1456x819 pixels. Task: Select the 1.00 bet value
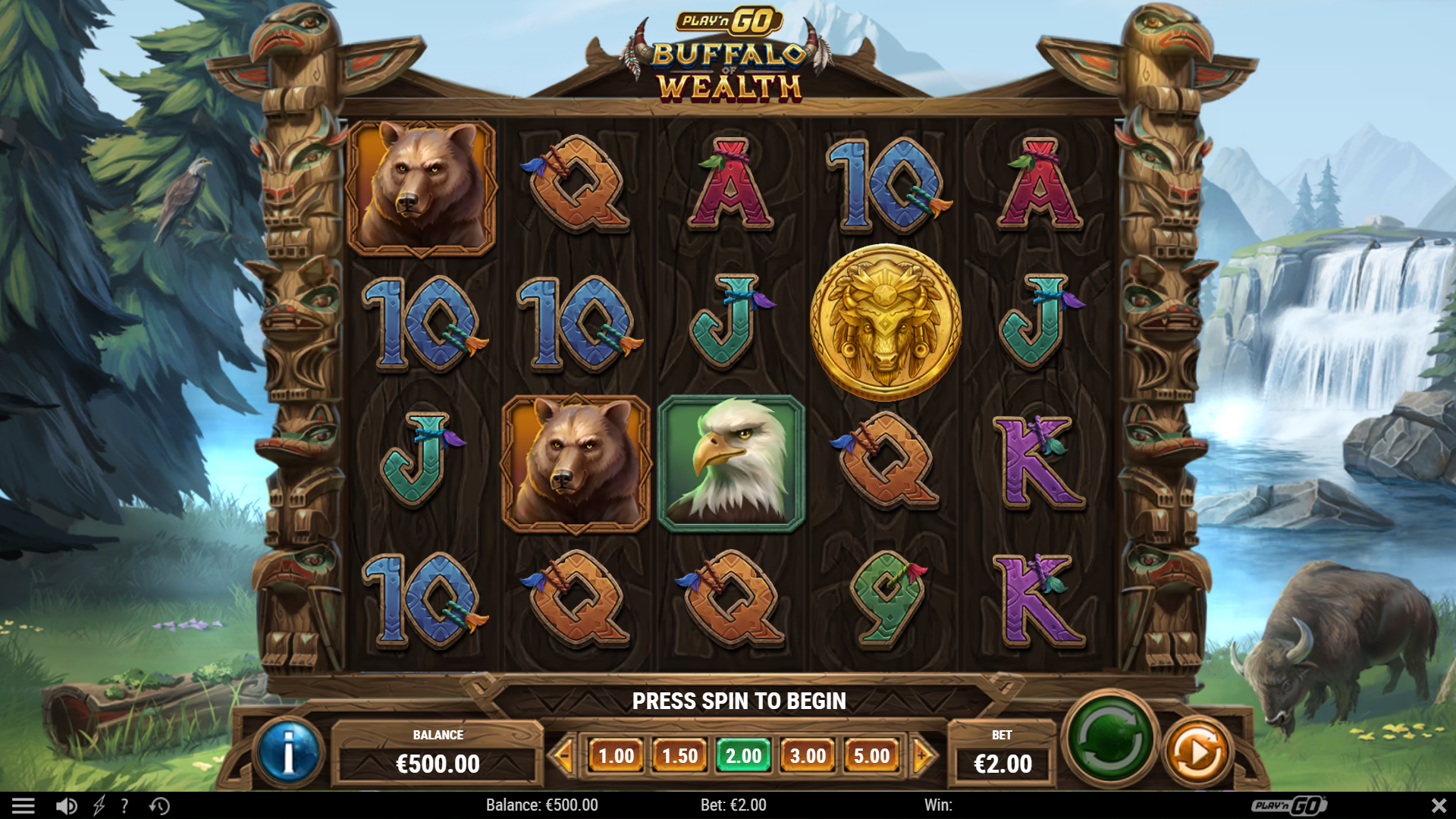coord(616,756)
